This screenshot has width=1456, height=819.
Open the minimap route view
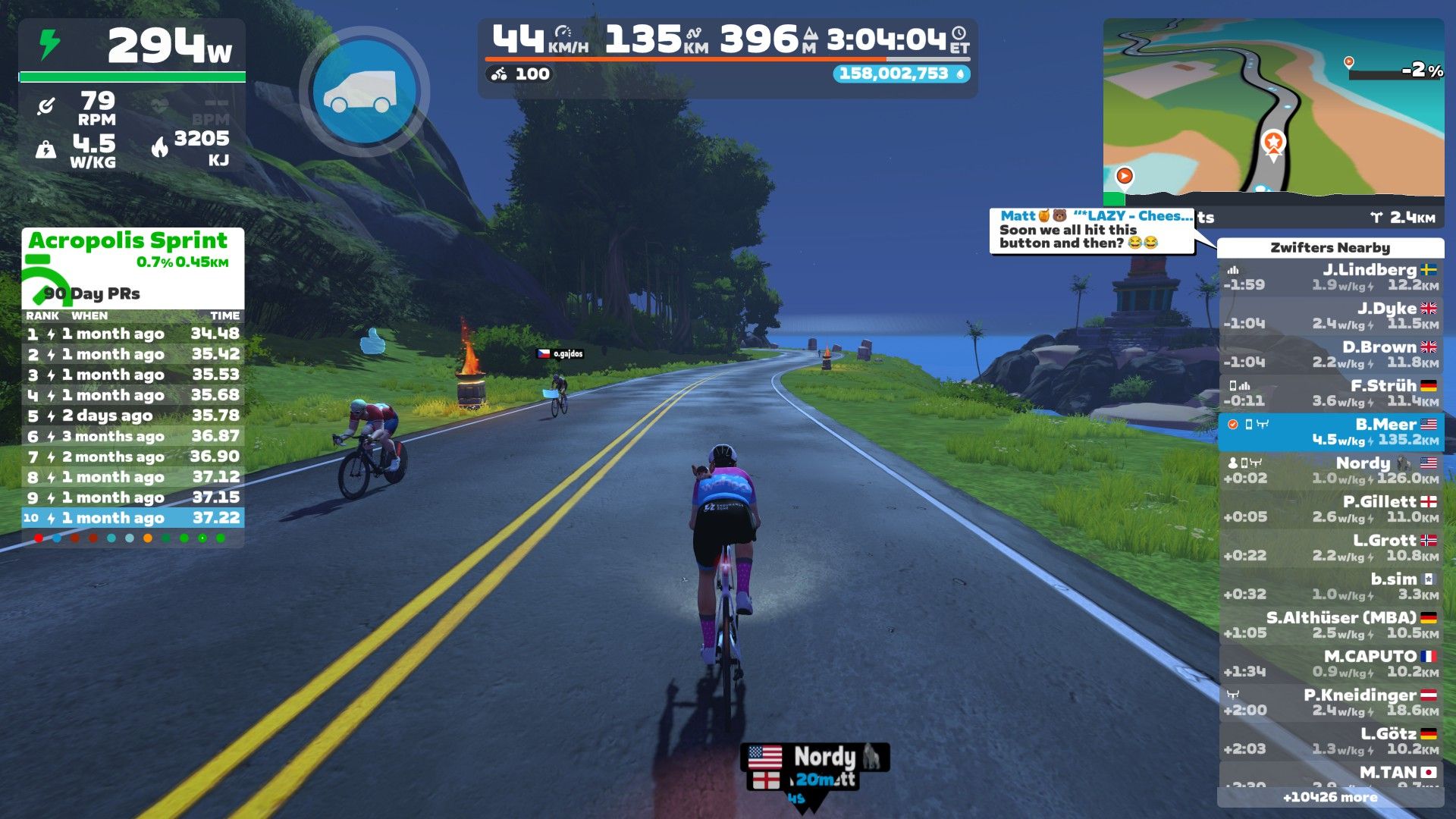tap(1273, 106)
